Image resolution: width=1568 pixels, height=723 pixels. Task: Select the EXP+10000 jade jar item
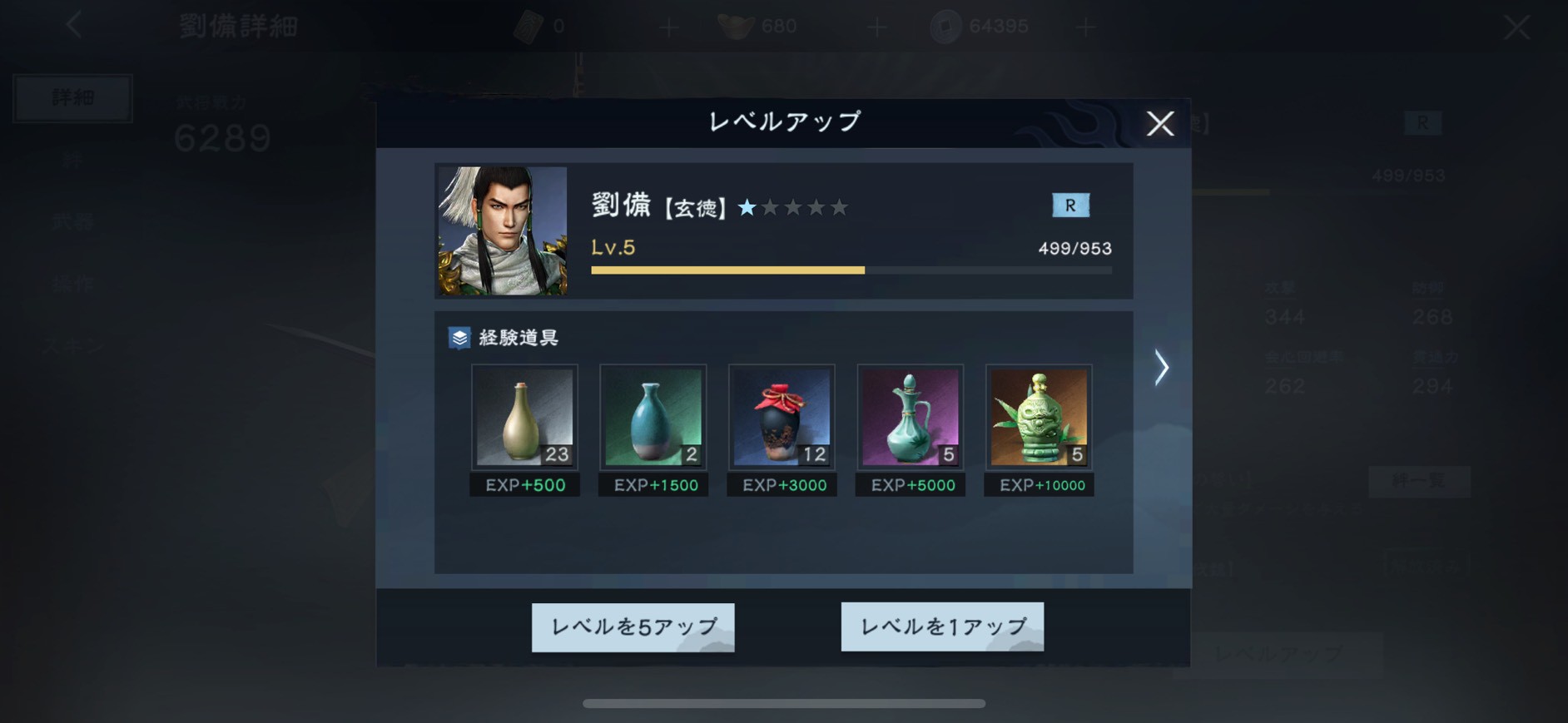pyautogui.click(x=1038, y=416)
